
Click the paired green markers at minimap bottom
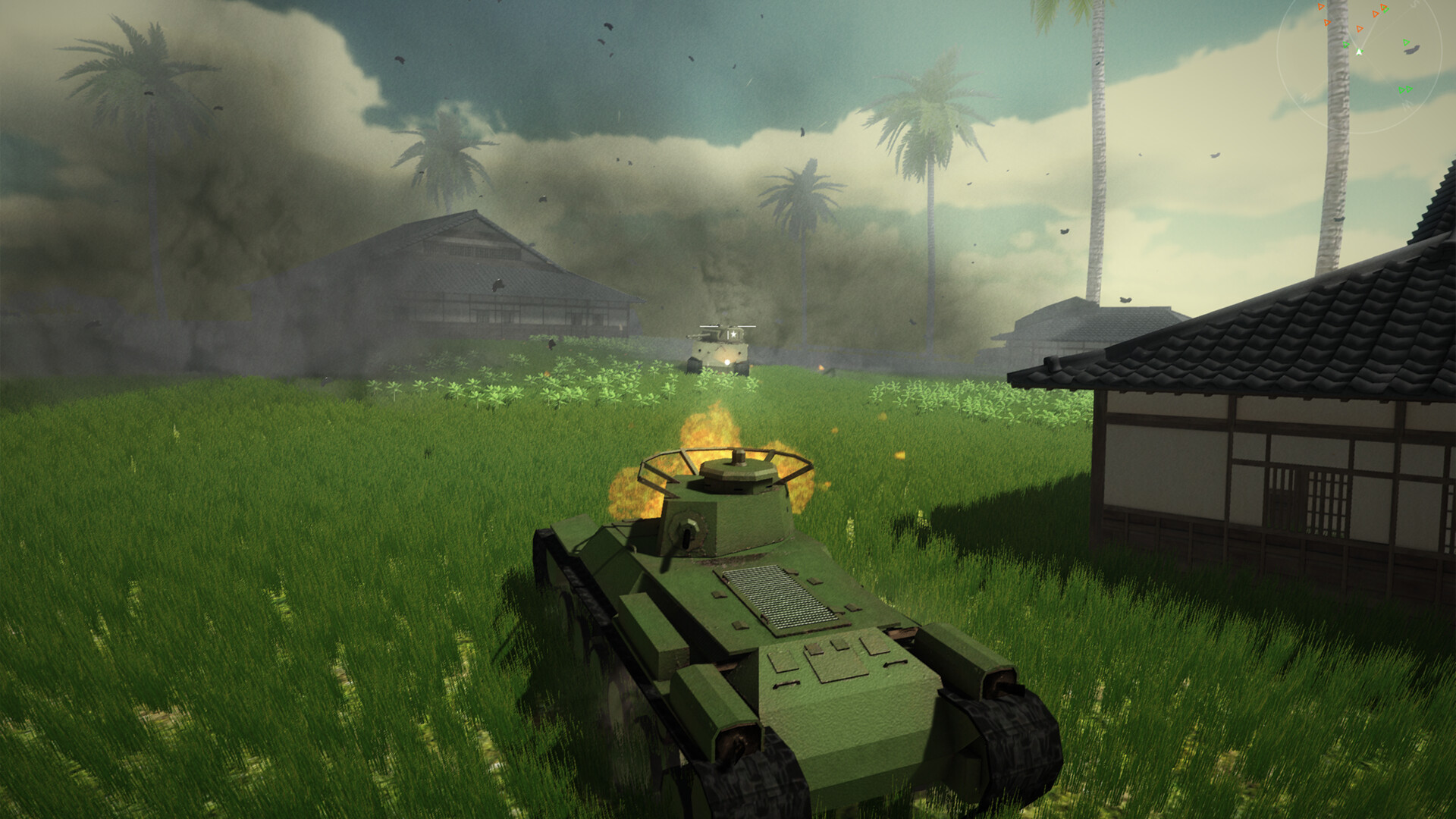point(1405,89)
